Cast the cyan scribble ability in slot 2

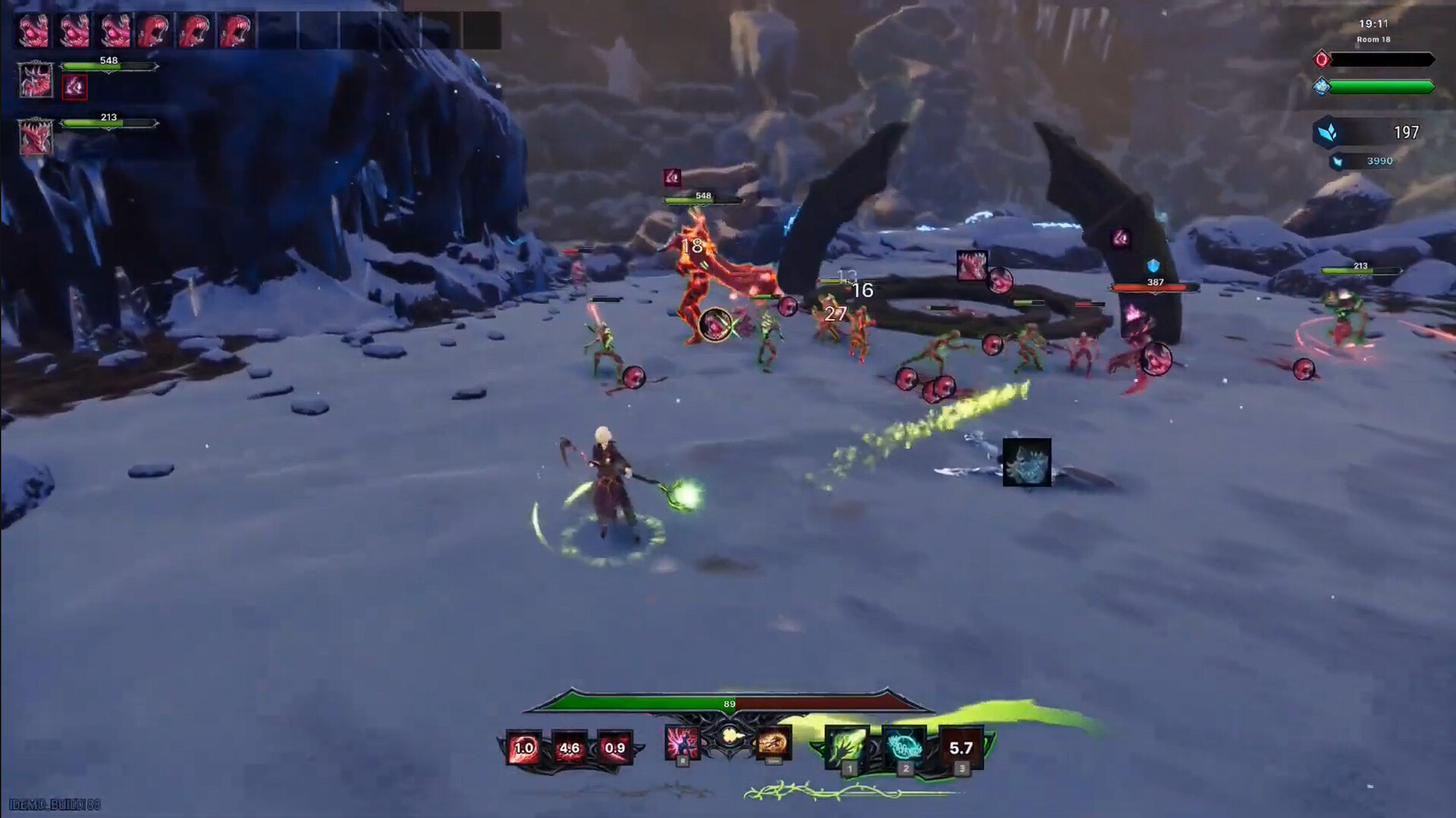(904, 747)
